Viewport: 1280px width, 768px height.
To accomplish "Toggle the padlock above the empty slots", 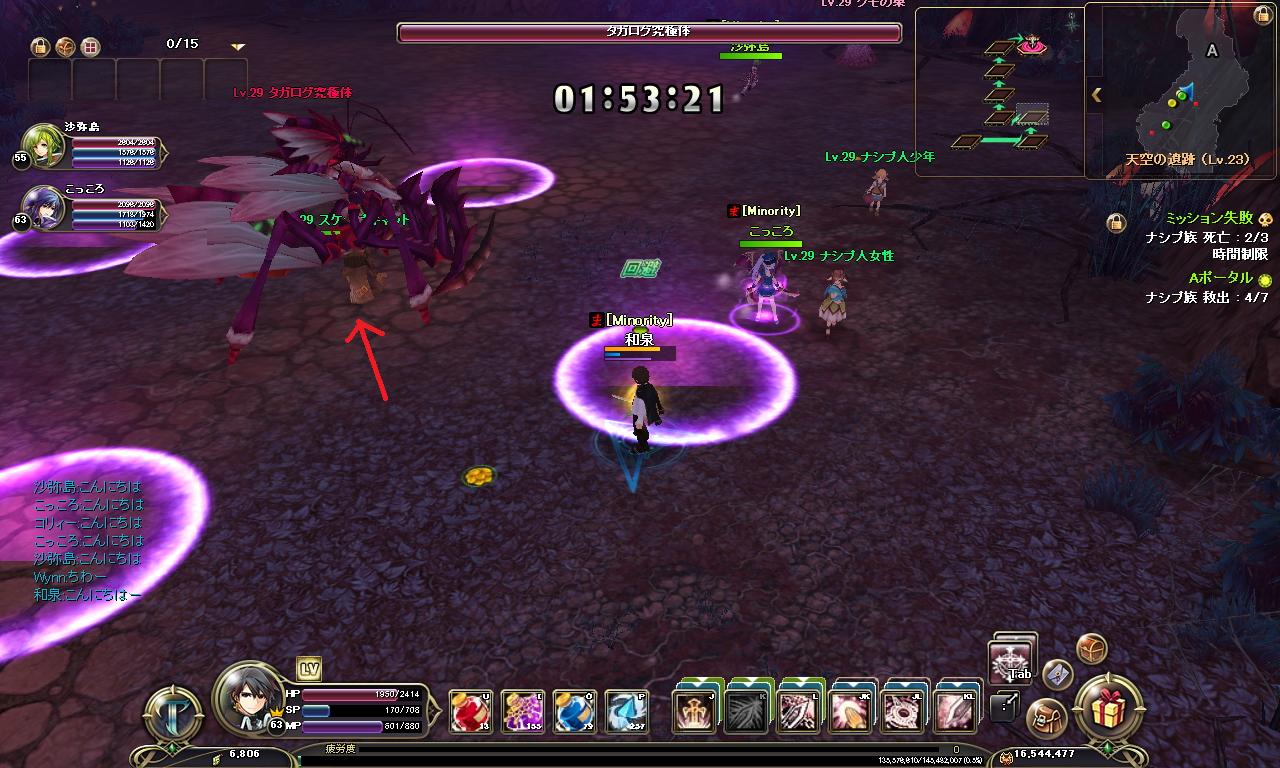I will click(x=40, y=46).
